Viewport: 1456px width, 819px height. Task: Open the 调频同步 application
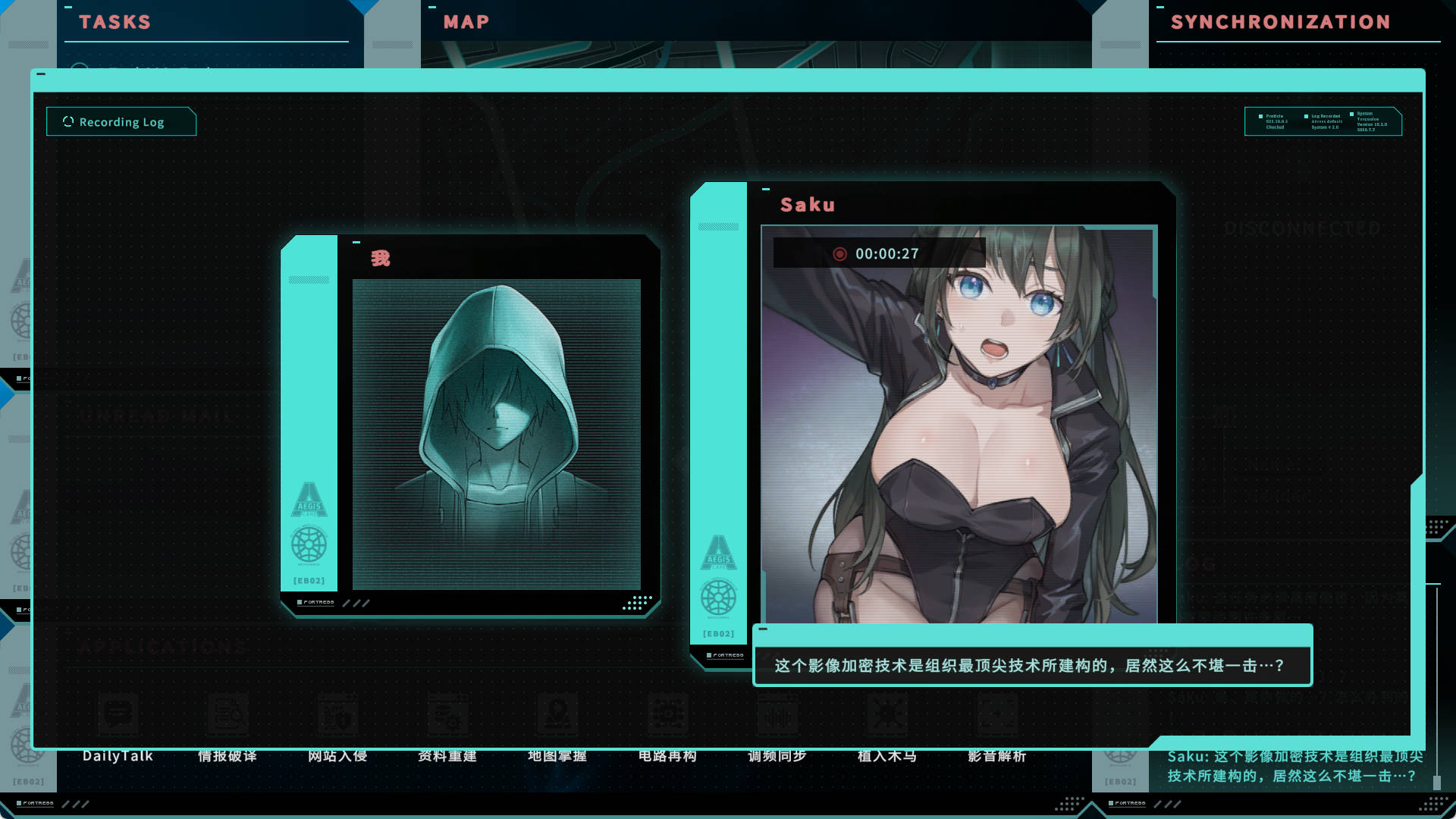(777, 755)
